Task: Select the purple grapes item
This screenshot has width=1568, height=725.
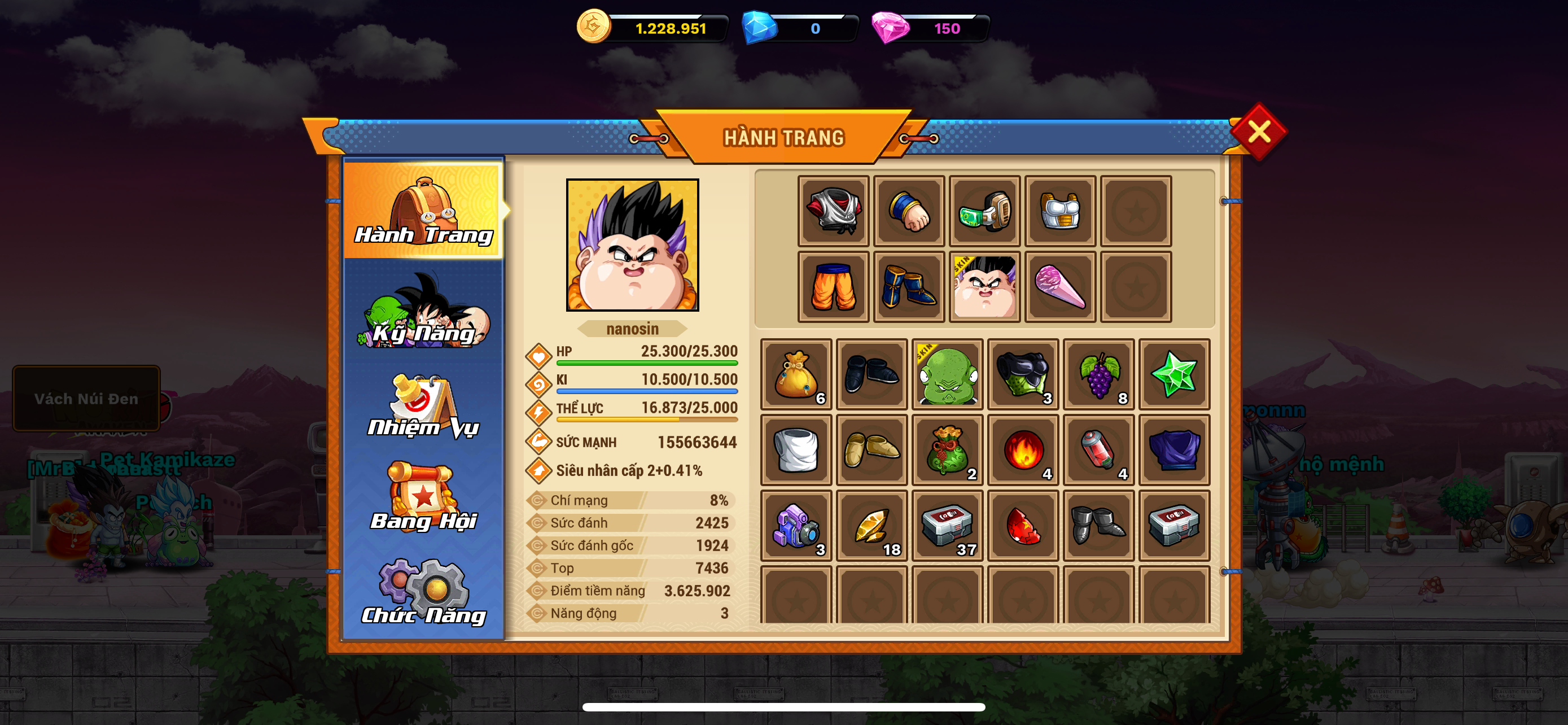Action: pos(1099,374)
